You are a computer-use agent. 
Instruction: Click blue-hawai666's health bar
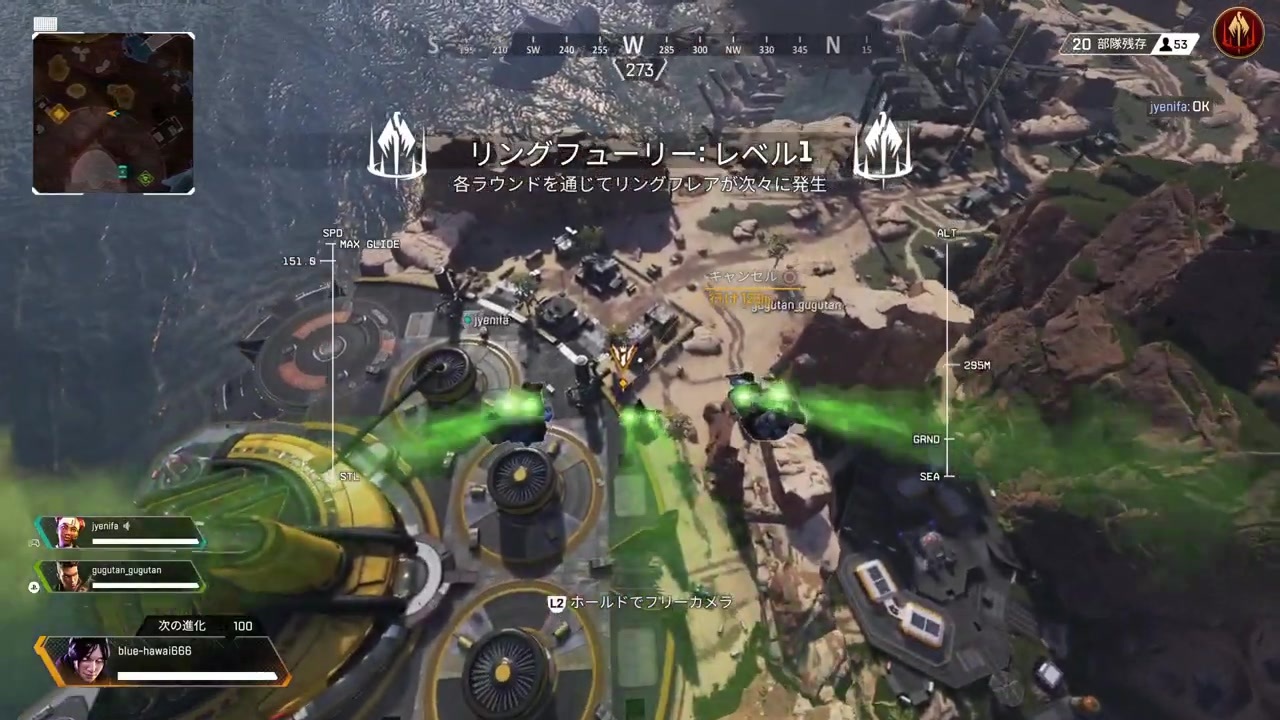tap(196, 675)
